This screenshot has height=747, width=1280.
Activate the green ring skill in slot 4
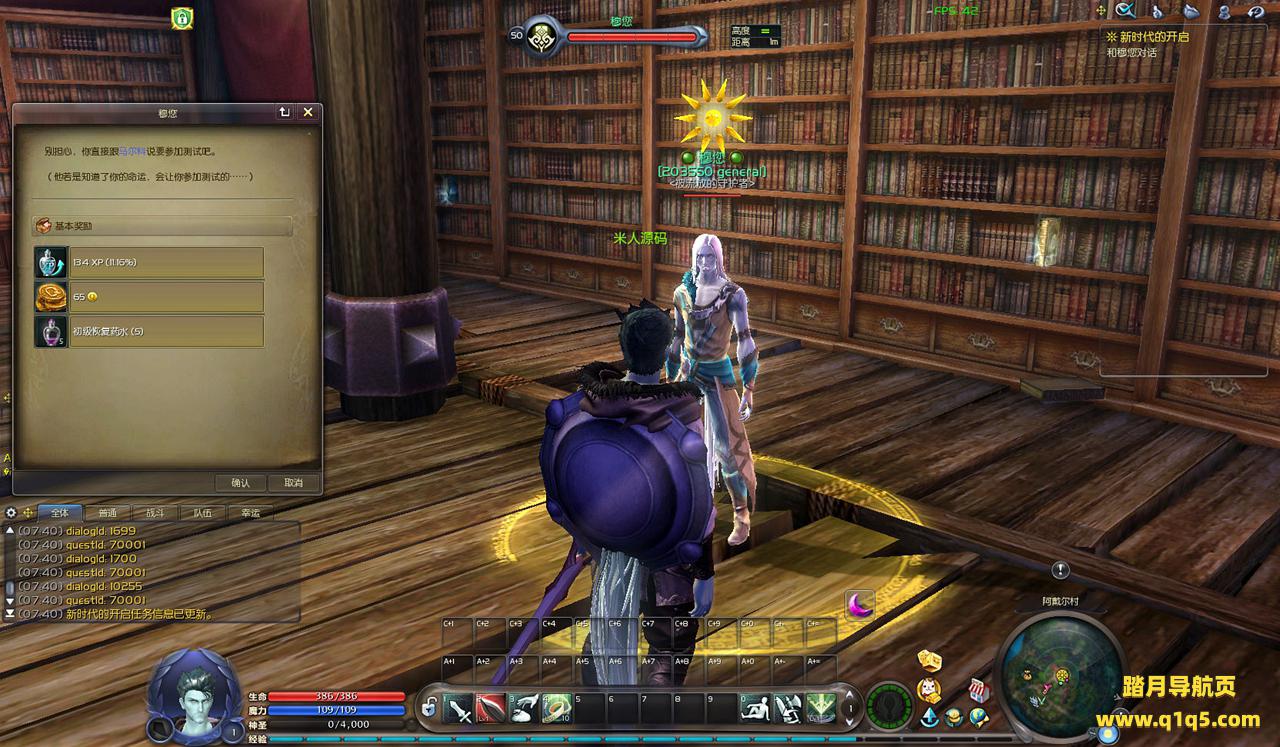coord(556,708)
